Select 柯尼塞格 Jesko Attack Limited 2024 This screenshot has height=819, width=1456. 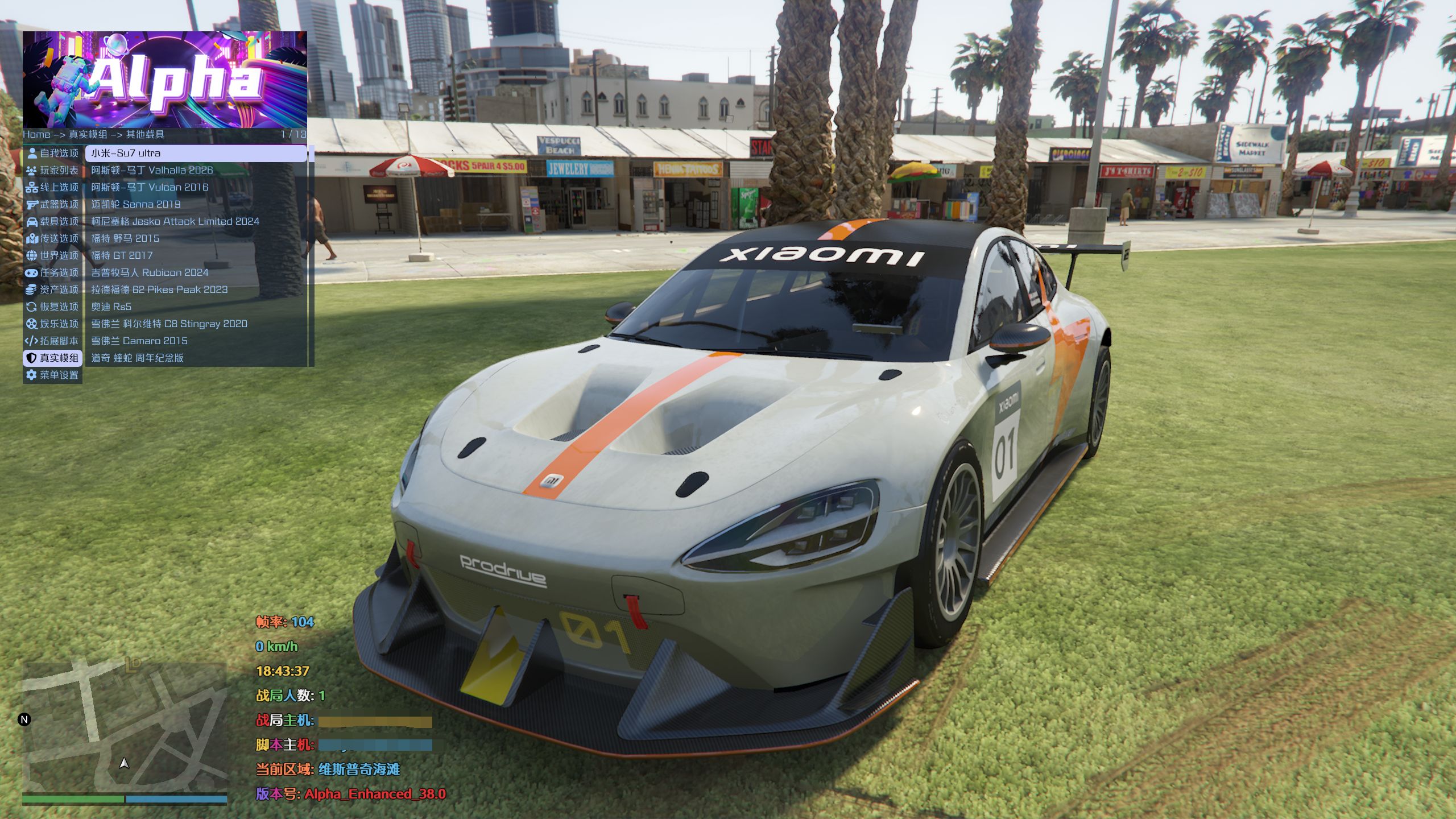pos(196,221)
